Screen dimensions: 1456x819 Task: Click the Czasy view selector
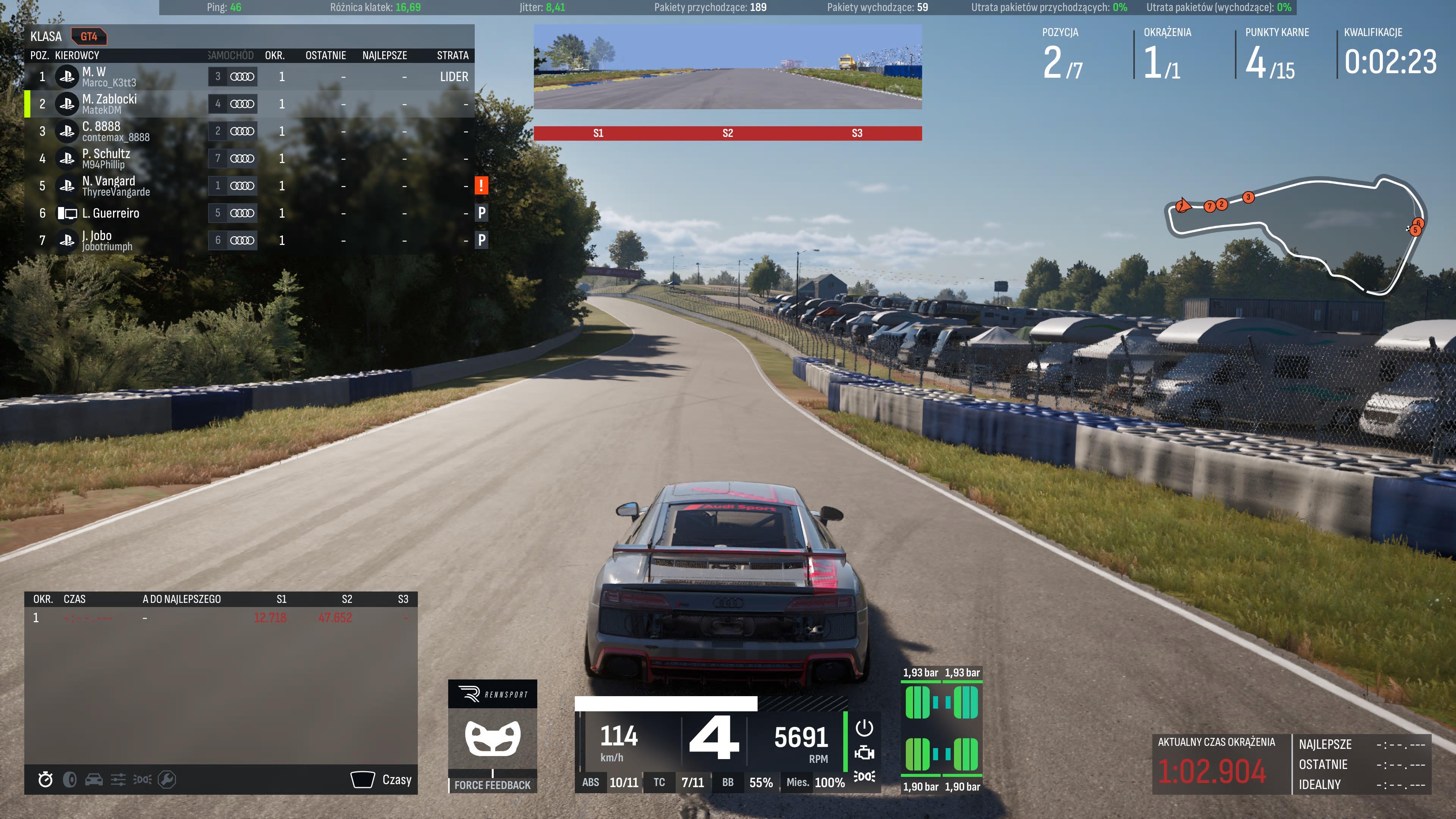click(x=381, y=780)
